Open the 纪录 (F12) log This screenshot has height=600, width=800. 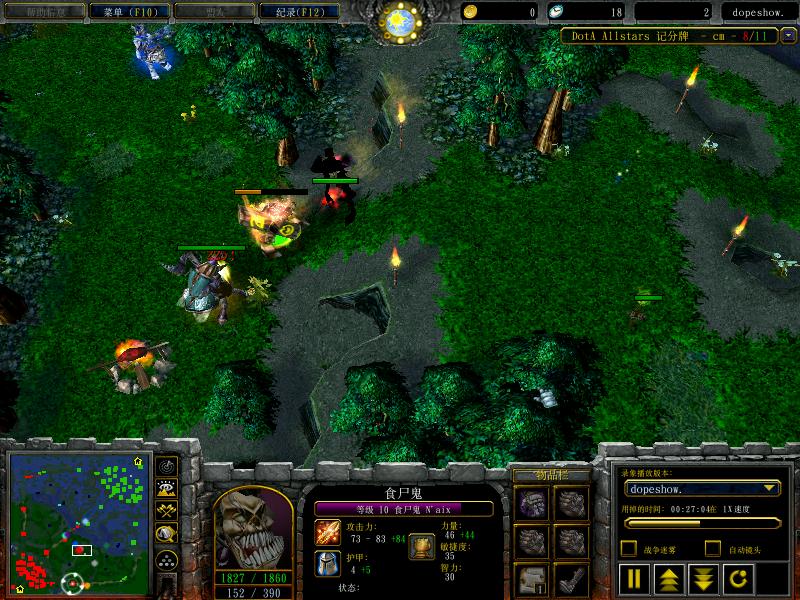pos(293,12)
